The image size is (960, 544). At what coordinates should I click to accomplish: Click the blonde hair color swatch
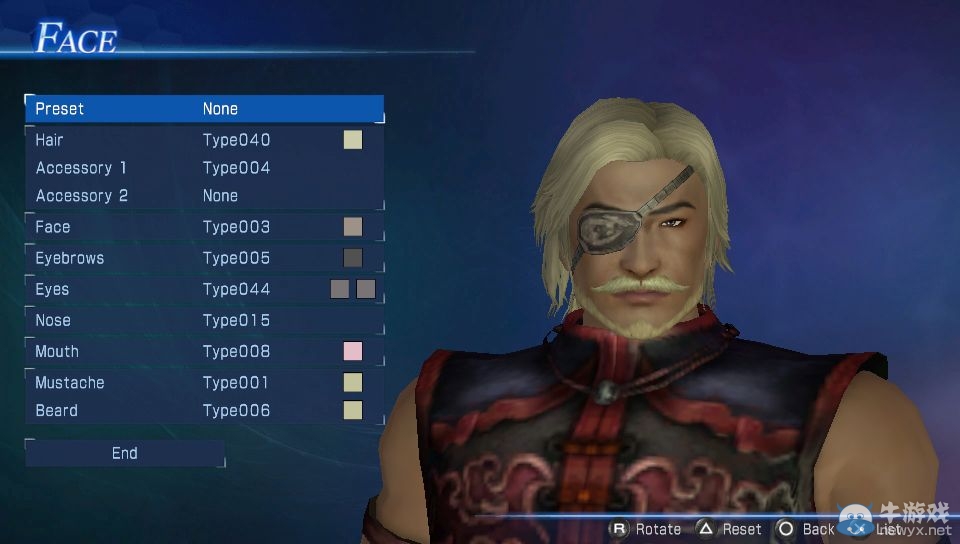click(352, 140)
